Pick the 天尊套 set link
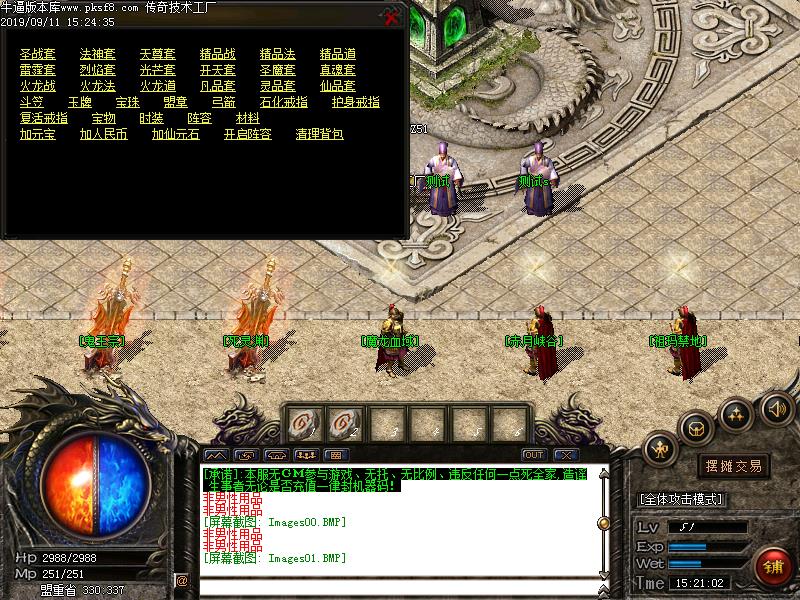The width and height of the screenshot is (800, 600). click(x=158, y=54)
